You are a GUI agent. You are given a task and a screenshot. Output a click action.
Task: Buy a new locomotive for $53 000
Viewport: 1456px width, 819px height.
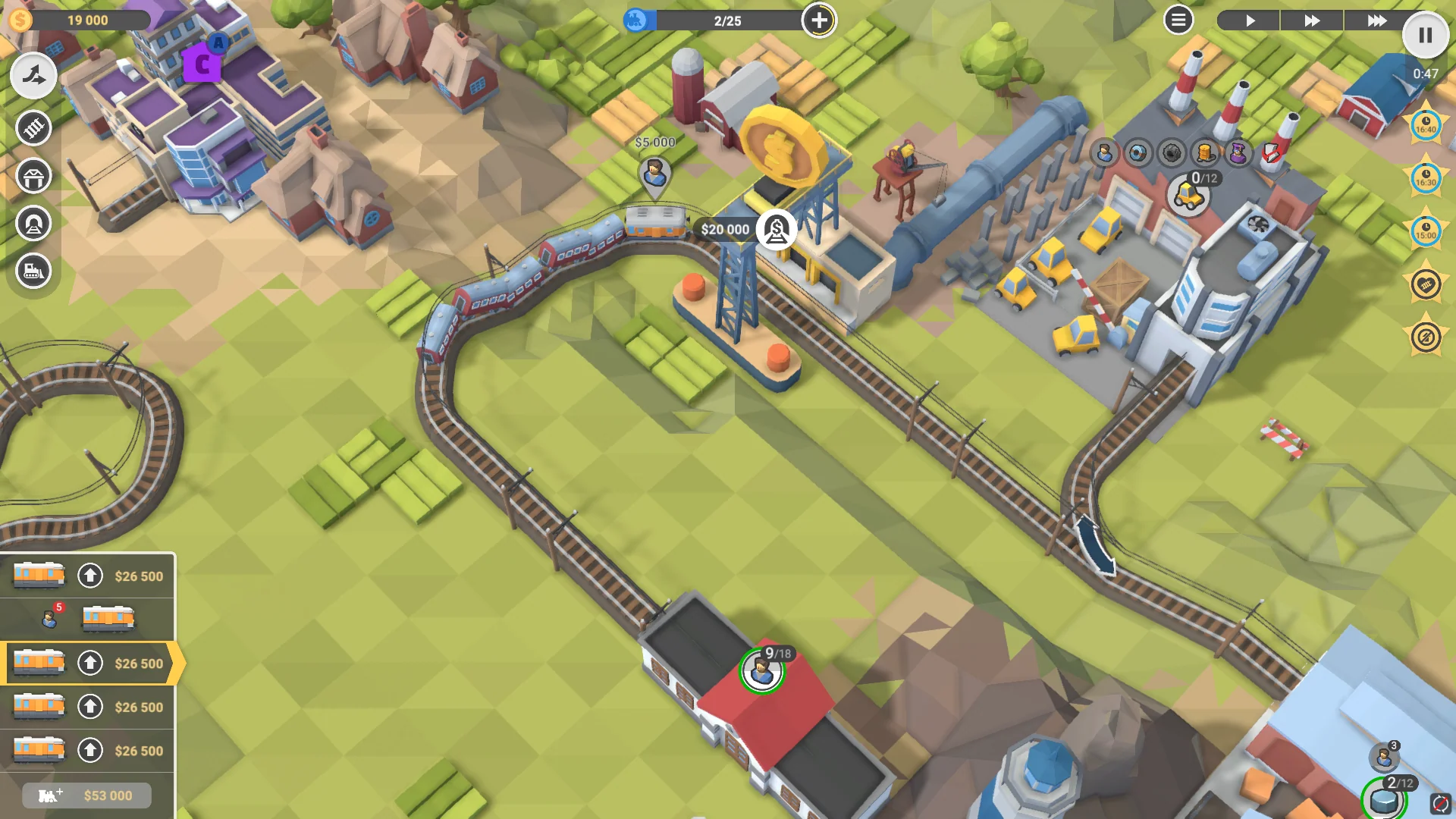86,795
